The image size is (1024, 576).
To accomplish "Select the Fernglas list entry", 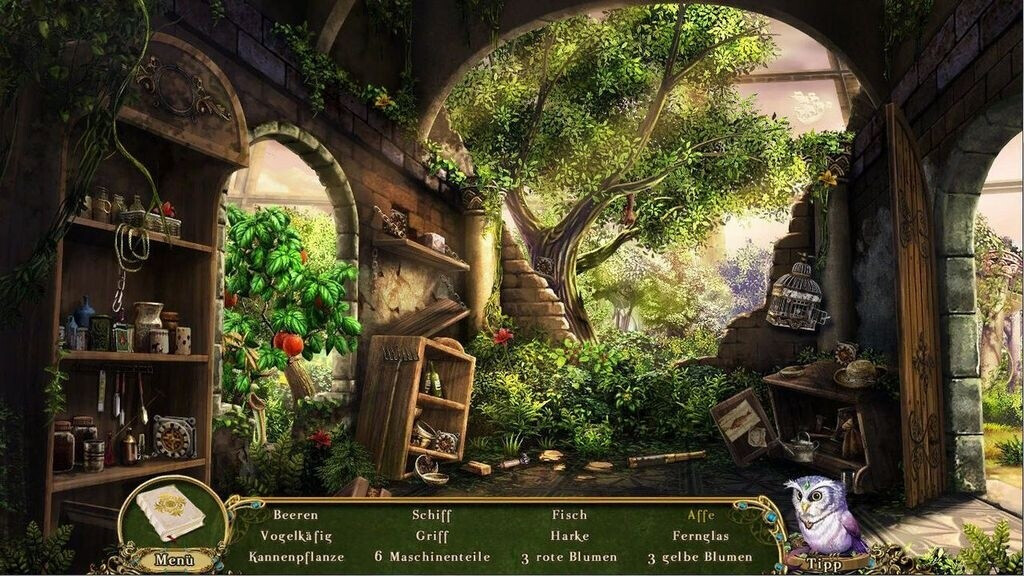I will [x=701, y=536].
